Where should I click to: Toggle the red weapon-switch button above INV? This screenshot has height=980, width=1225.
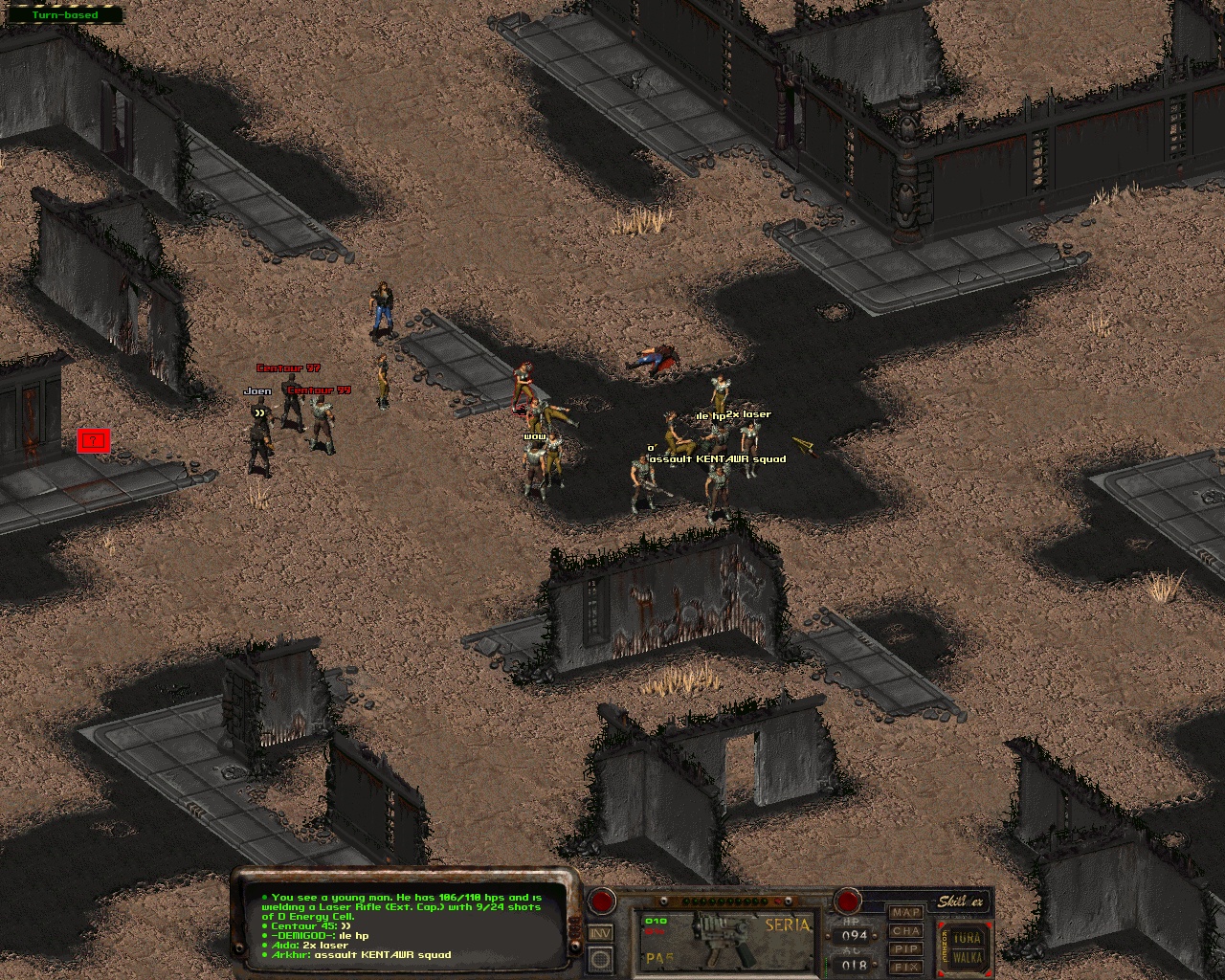pyautogui.click(x=601, y=901)
